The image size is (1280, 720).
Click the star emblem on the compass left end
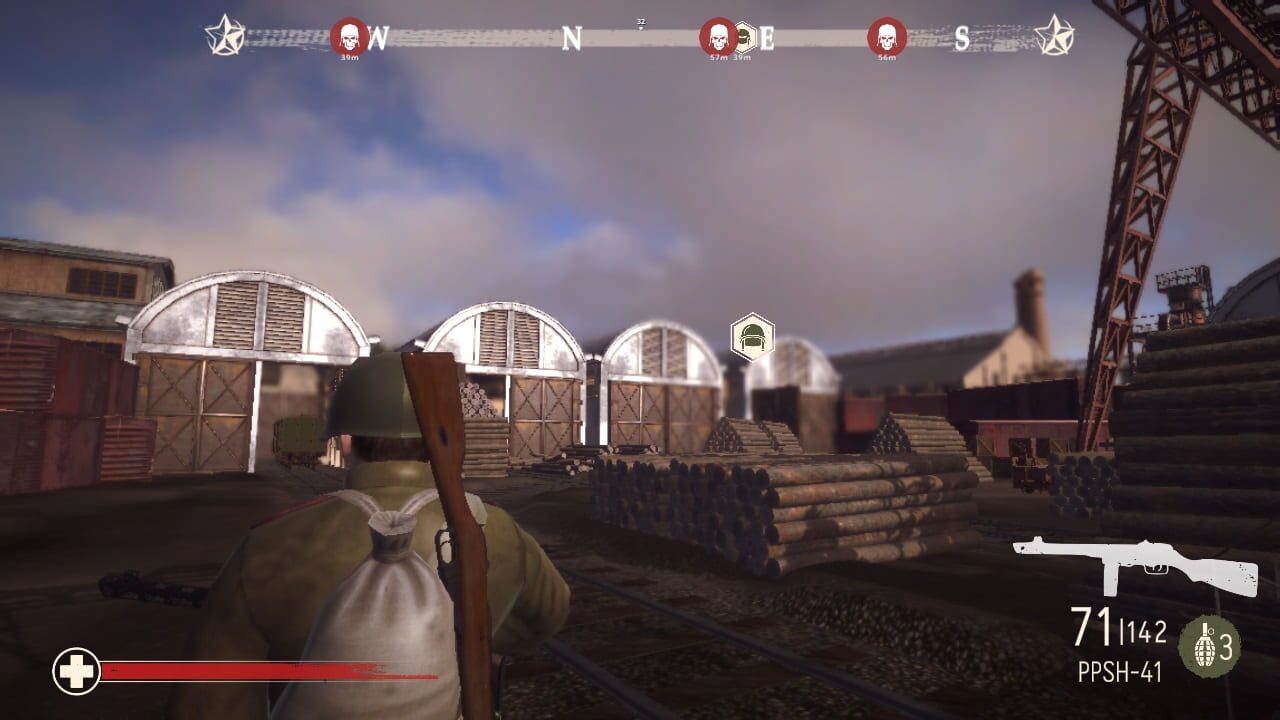click(227, 36)
